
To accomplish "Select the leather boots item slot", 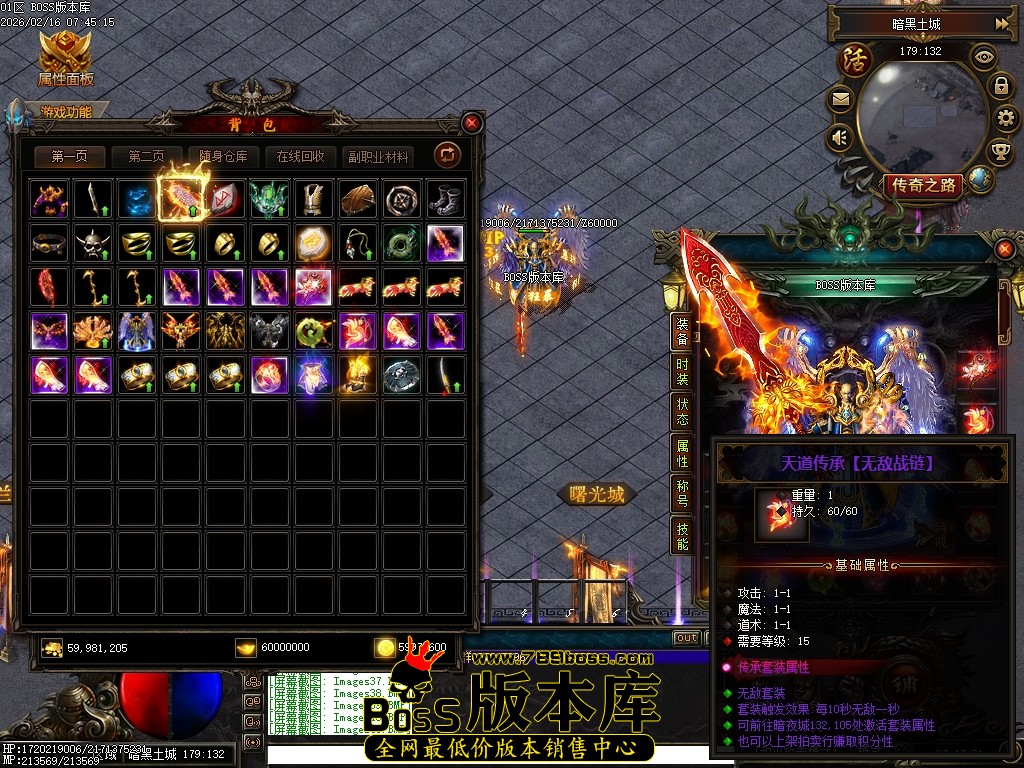I will click(445, 198).
